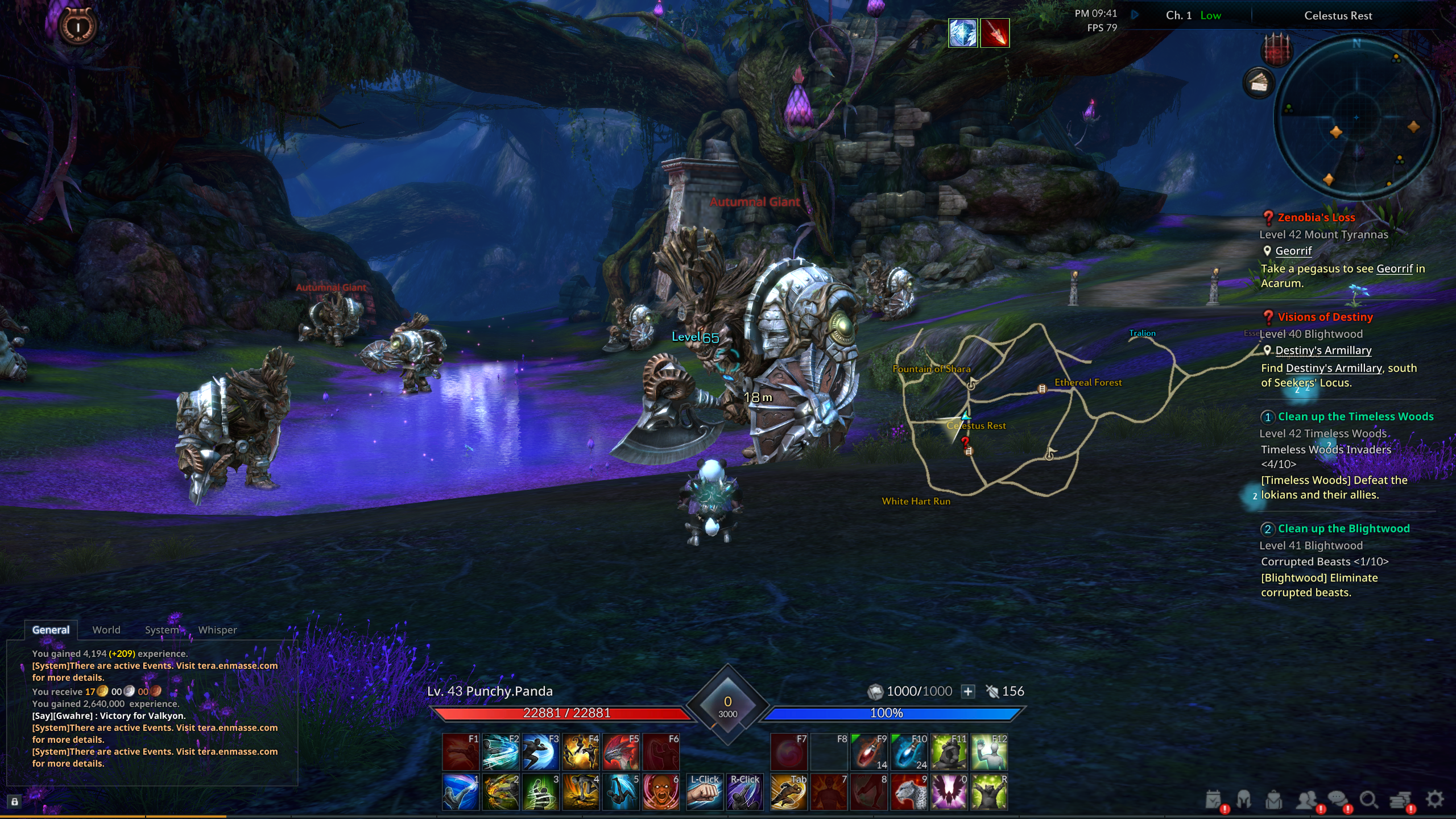Open the coin stack shop icon

(x=1401, y=800)
